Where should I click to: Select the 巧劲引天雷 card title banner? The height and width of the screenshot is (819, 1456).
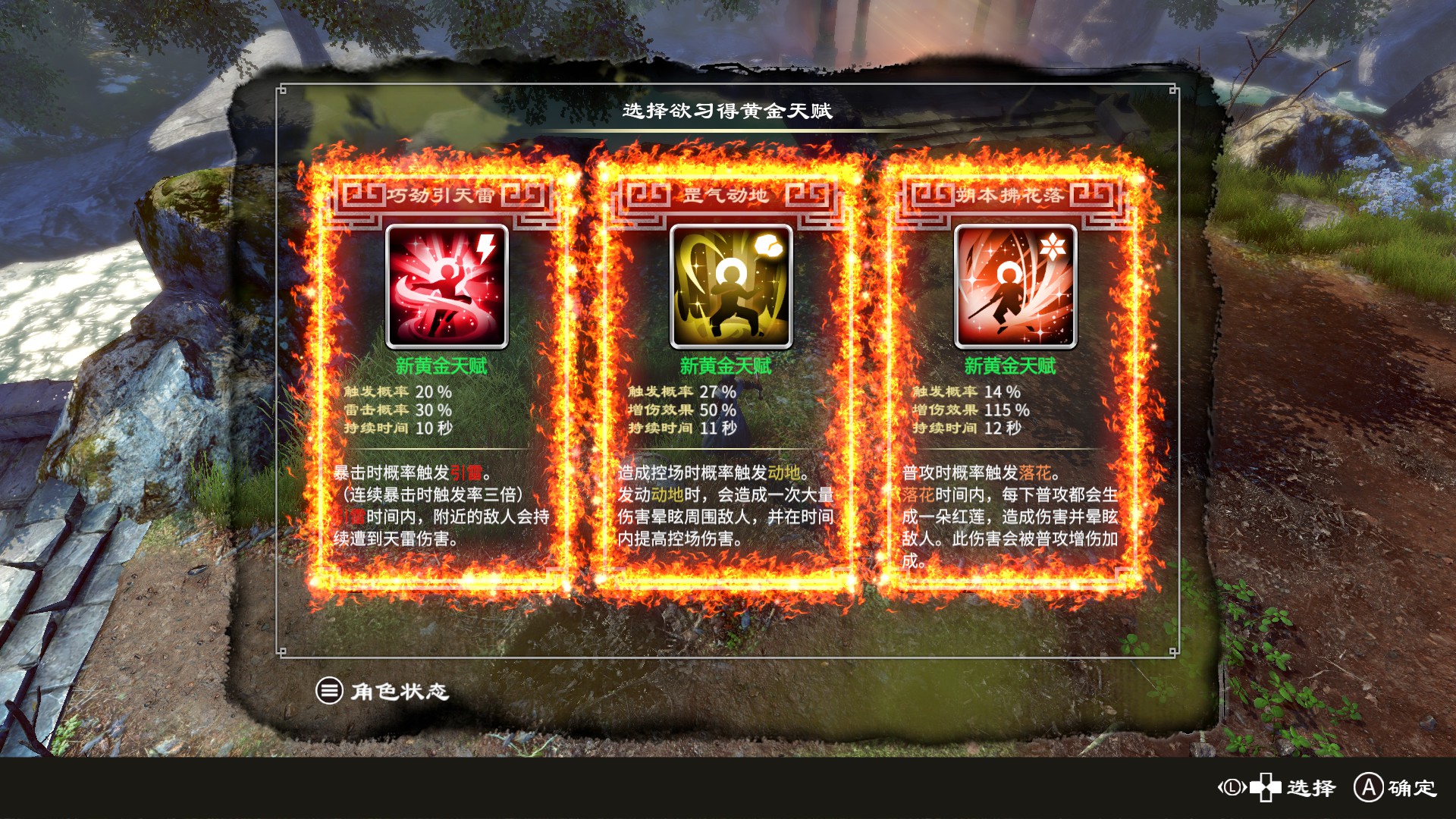(444, 193)
